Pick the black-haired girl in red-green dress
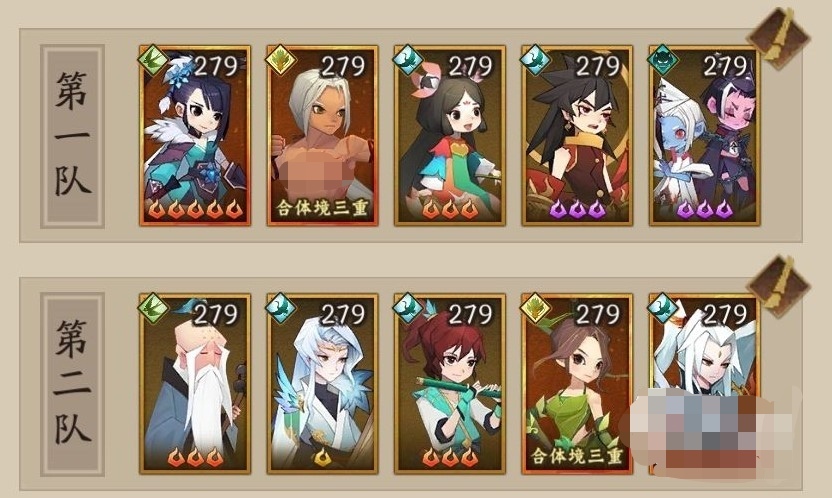Screen dimensions: 832x498 click(x=449, y=135)
